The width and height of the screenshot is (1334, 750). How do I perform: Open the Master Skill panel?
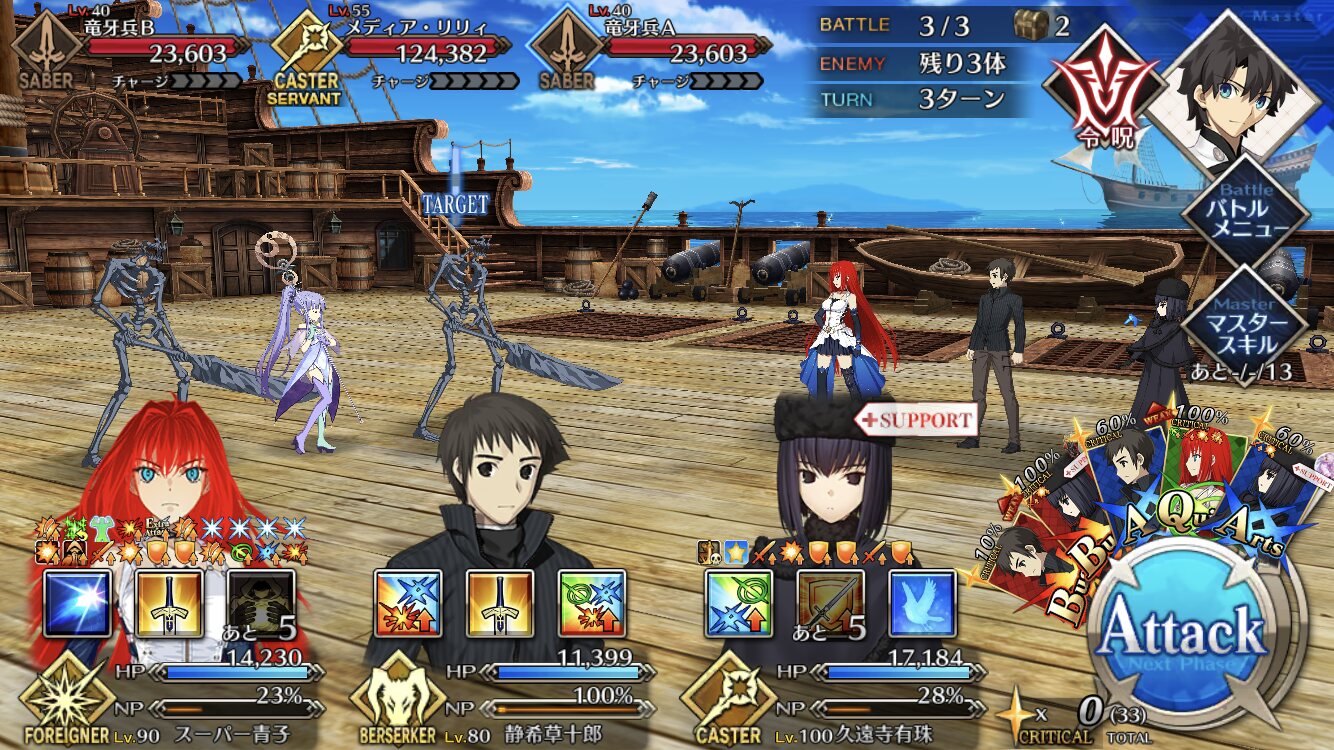coord(1244,323)
